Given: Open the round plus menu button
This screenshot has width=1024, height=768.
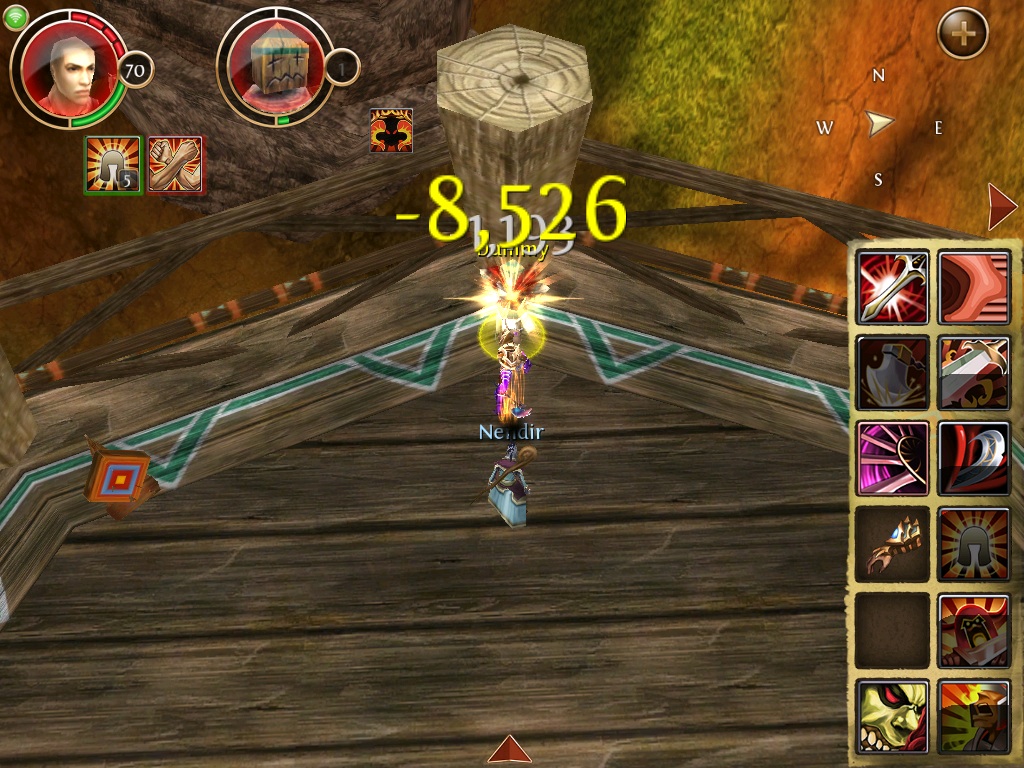Looking at the screenshot, I should 962,34.
